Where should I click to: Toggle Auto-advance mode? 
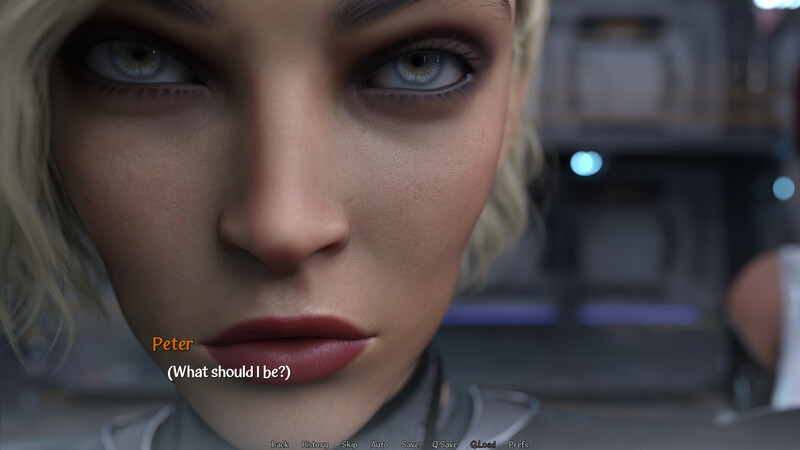tap(379, 444)
